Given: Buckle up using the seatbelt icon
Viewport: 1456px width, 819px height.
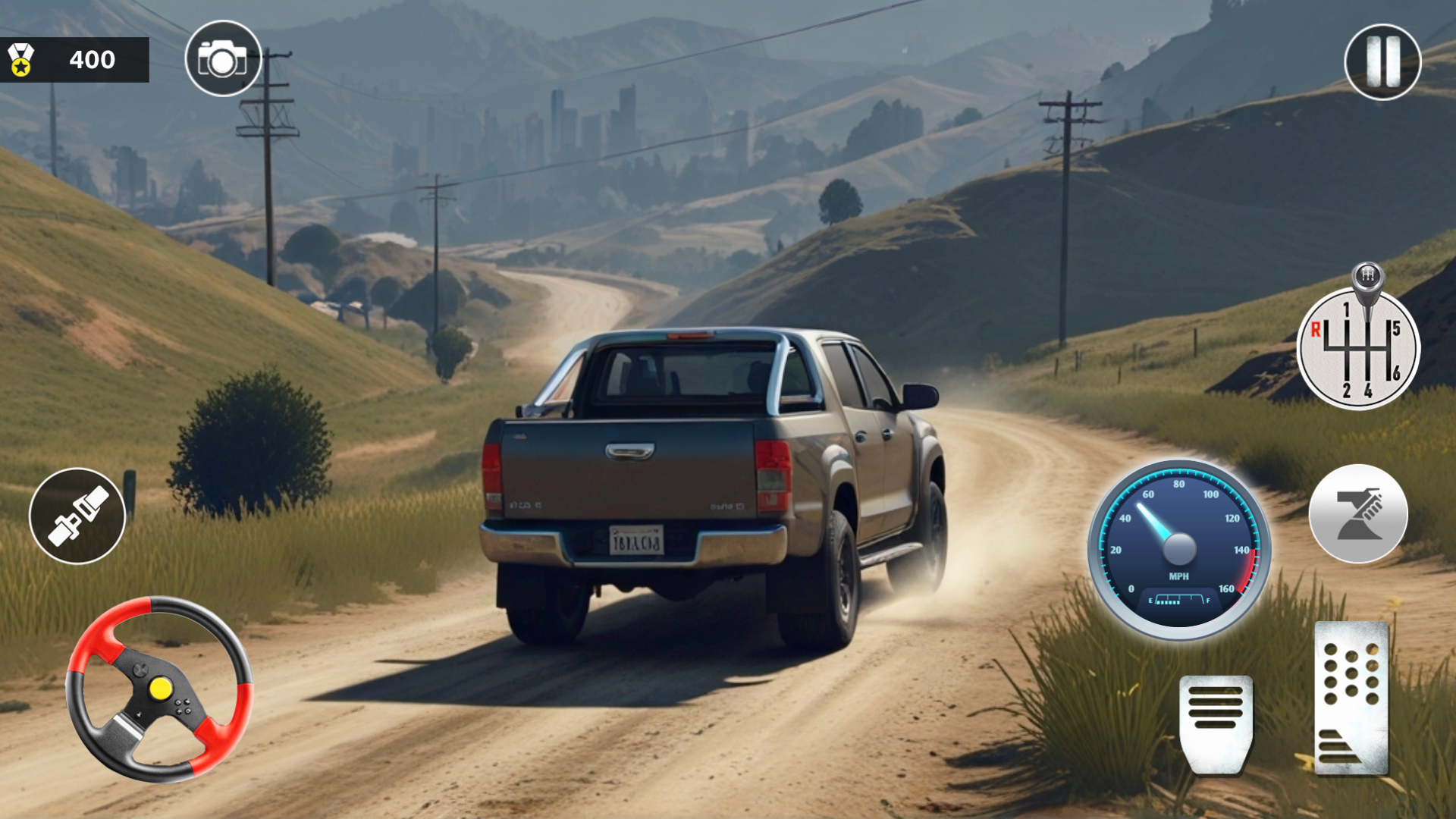Looking at the screenshot, I should 79,514.
